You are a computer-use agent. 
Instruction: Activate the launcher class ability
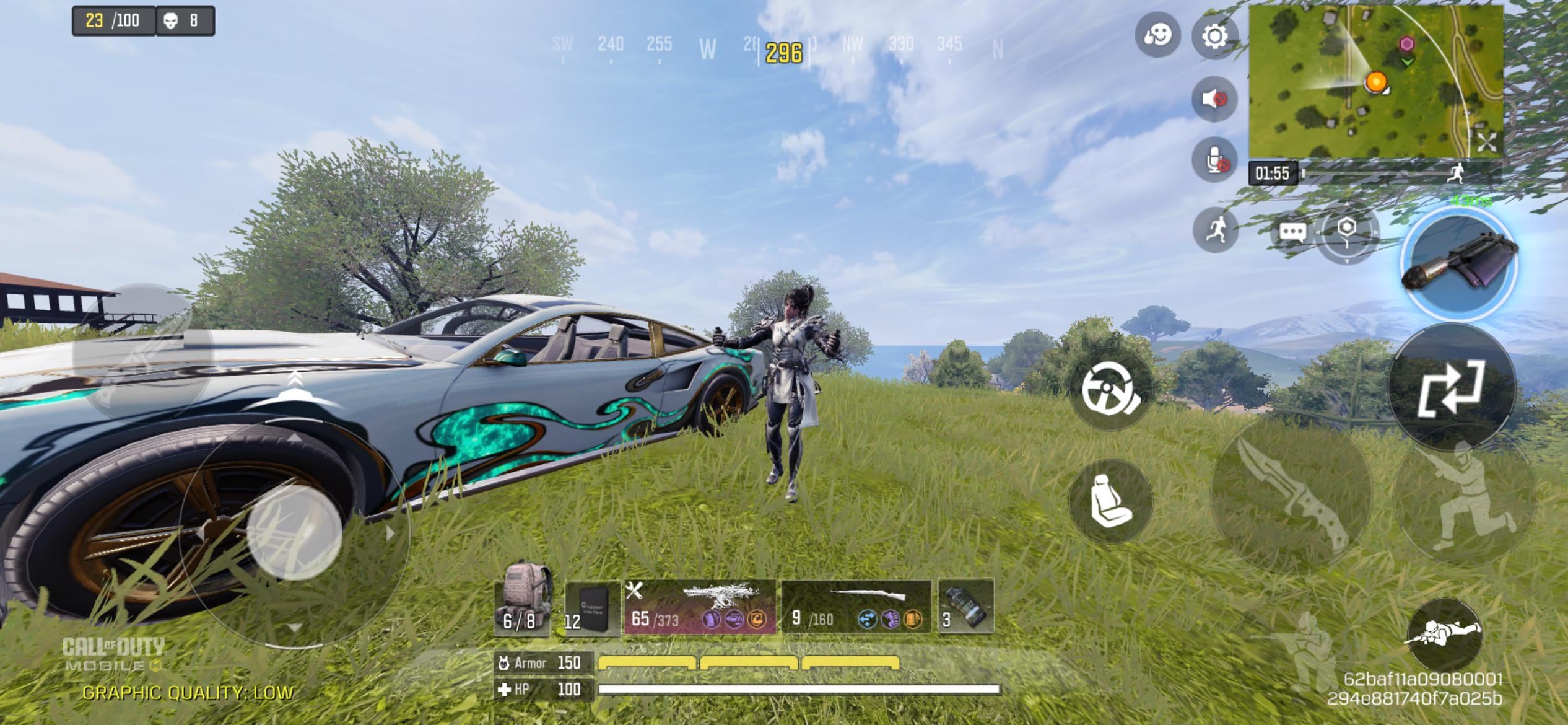click(1458, 263)
